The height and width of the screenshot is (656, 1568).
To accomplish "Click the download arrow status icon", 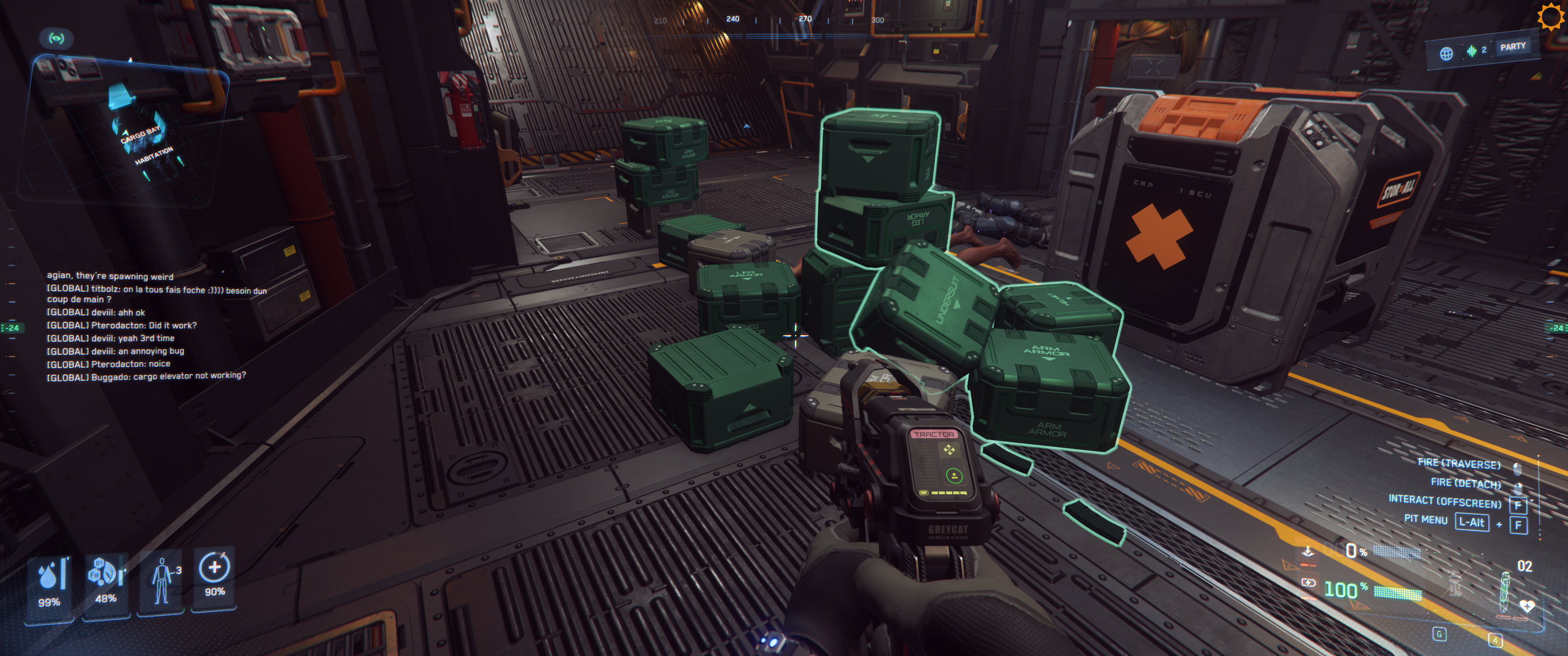I will coord(1307,551).
